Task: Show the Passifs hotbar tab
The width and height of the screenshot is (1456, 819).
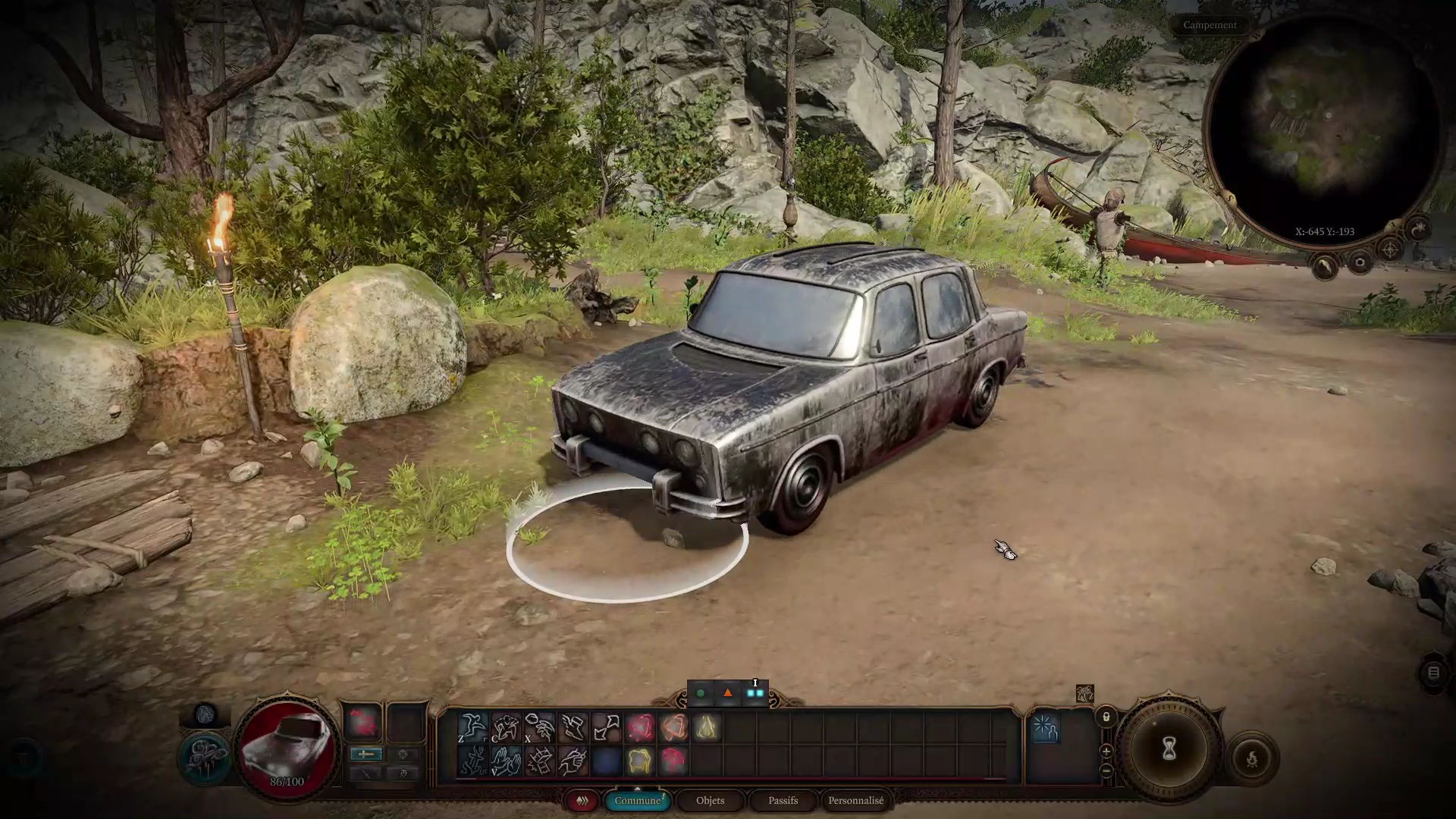Action: 783,801
